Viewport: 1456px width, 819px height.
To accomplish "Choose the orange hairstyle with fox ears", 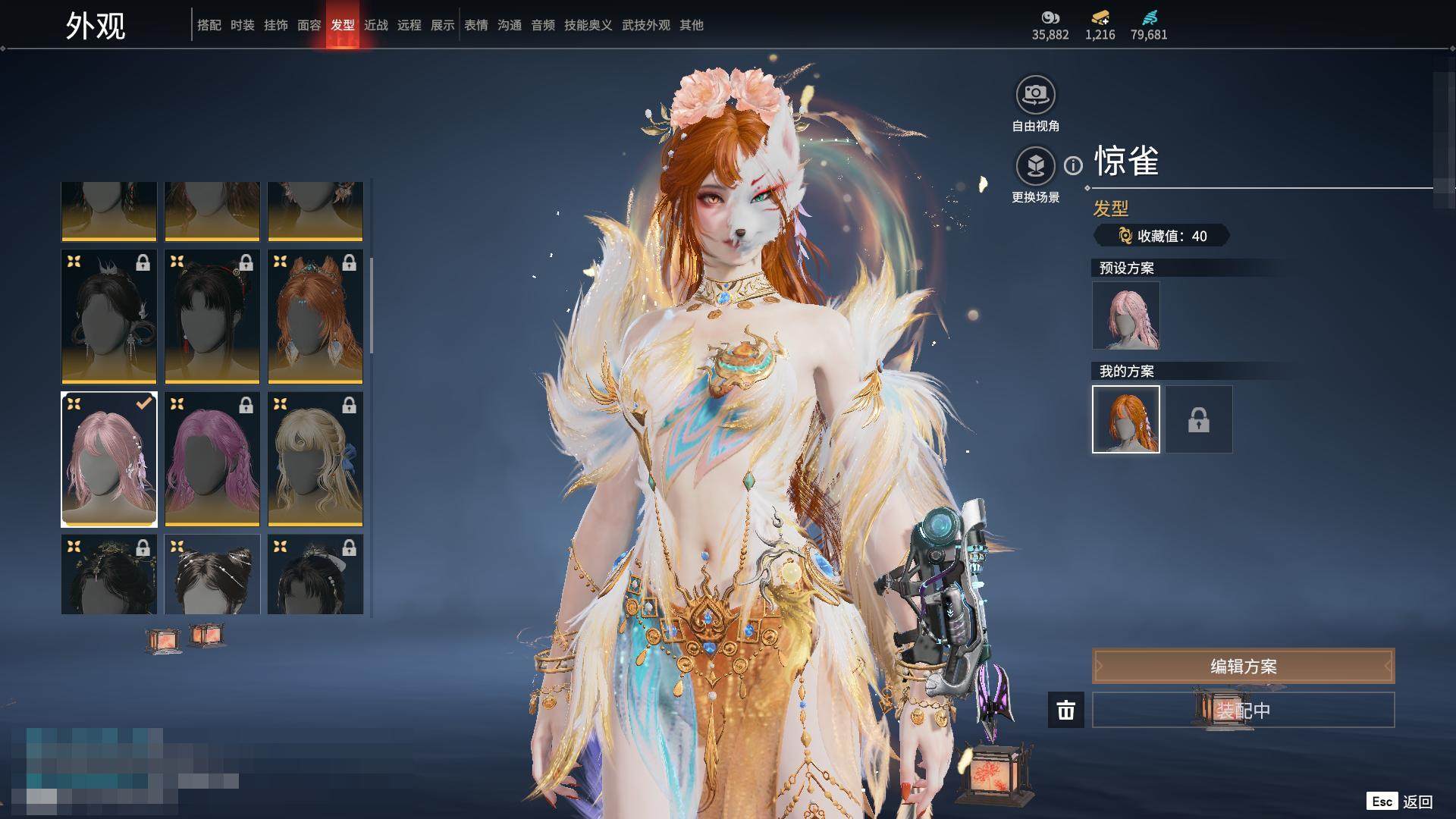I will click(315, 317).
